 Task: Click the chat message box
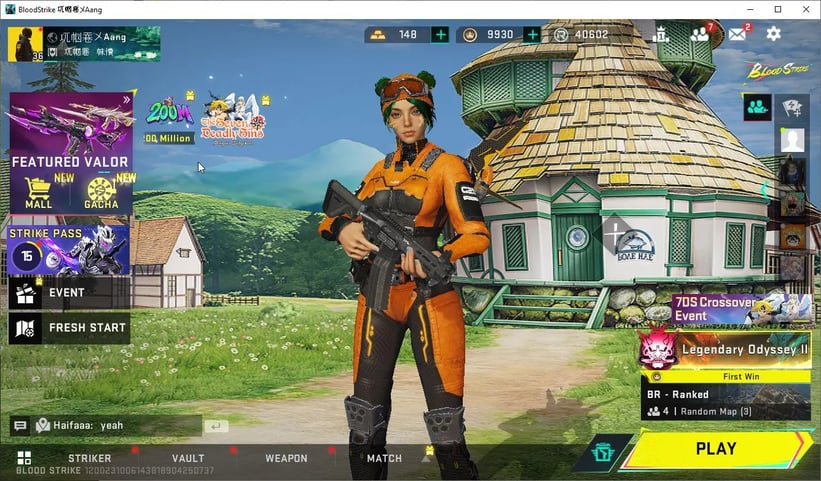click(x=117, y=426)
